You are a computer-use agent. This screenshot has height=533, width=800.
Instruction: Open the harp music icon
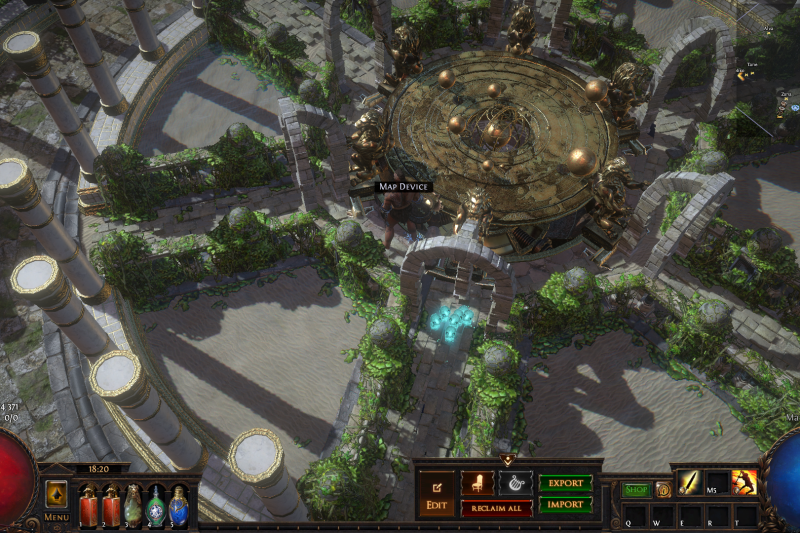coord(515,483)
